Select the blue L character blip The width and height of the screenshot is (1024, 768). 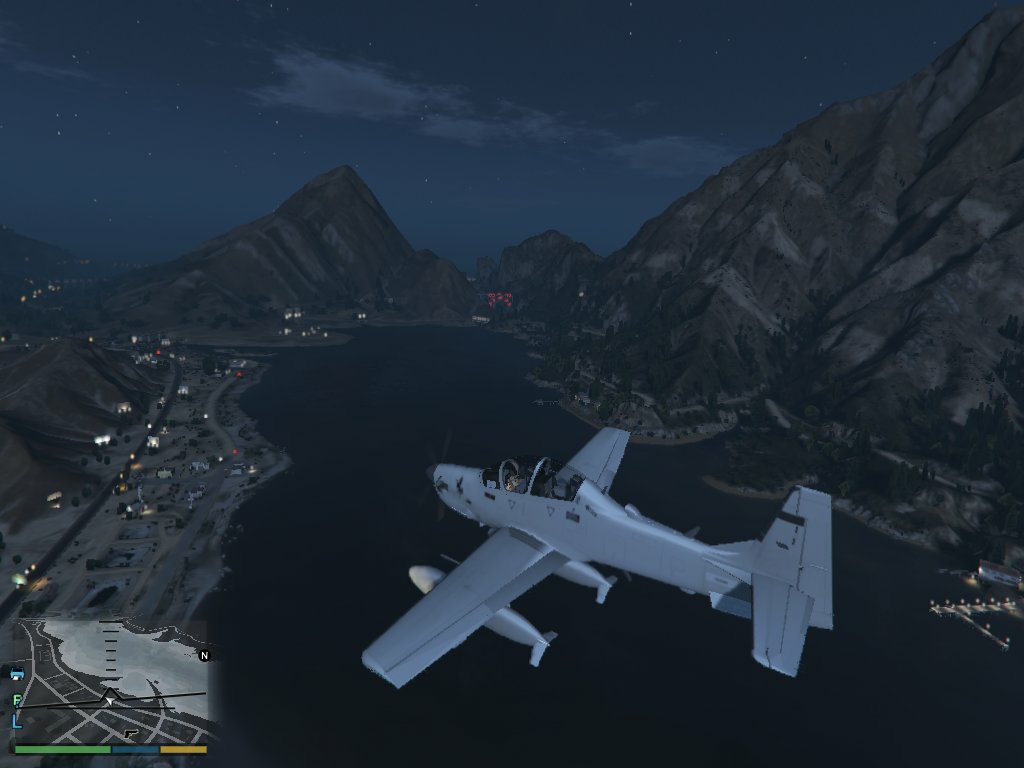[x=17, y=720]
